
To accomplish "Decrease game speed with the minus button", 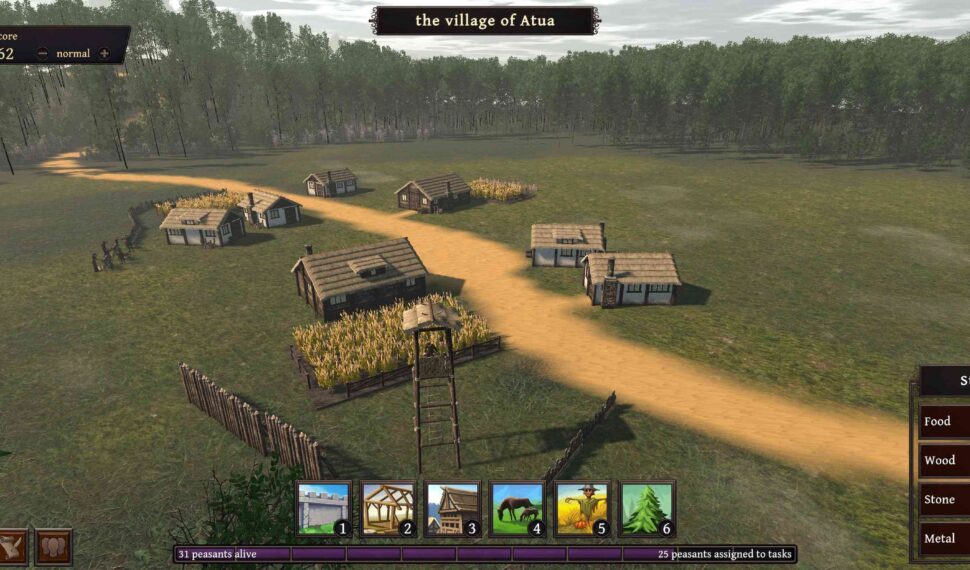I will [42, 53].
